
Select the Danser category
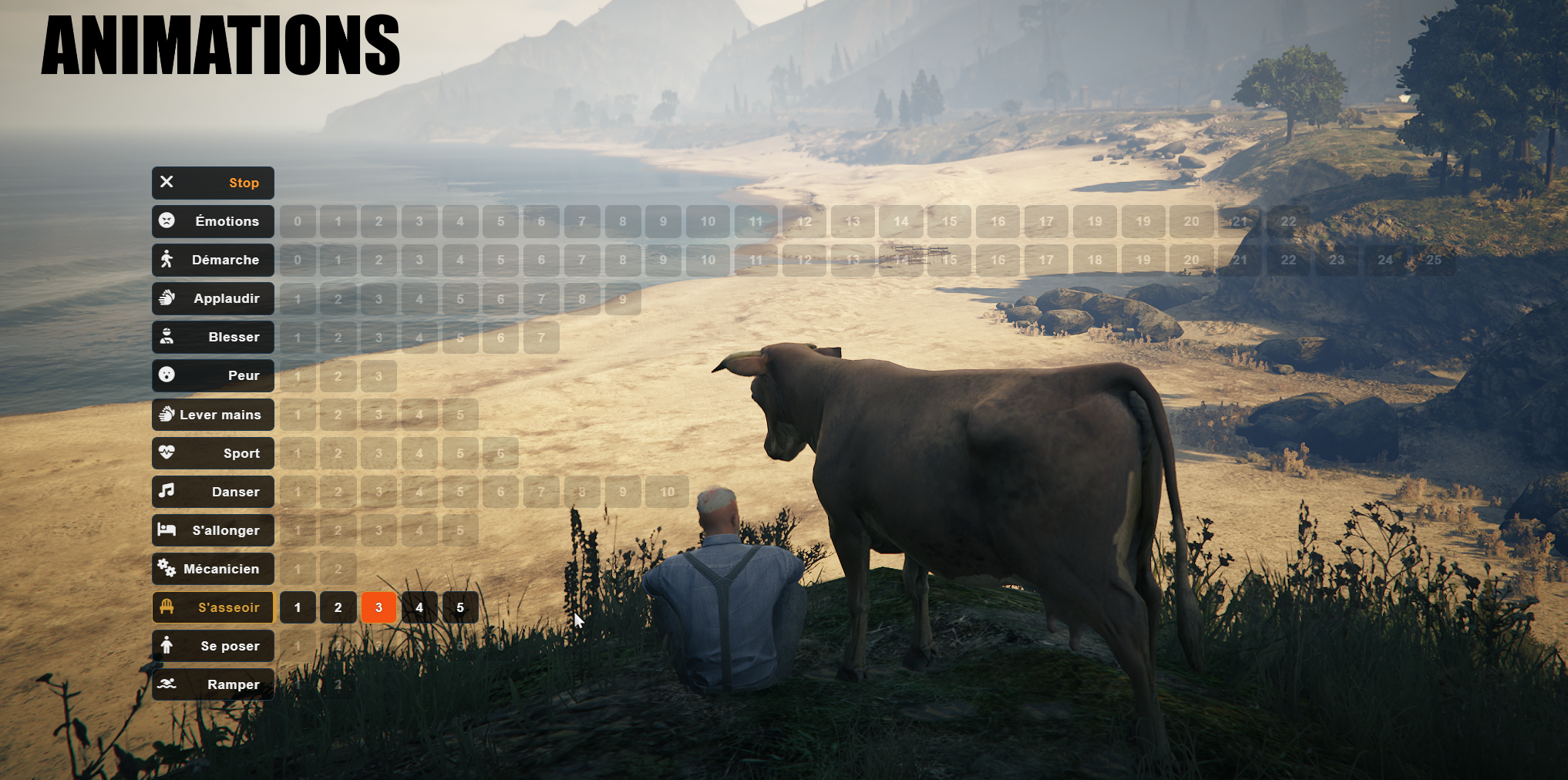click(x=213, y=492)
